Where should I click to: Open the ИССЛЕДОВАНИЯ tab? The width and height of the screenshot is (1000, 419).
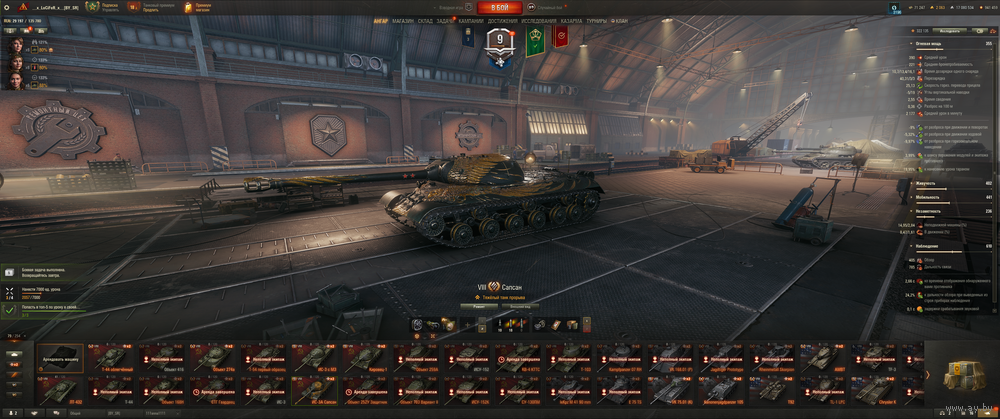[539, 20]
